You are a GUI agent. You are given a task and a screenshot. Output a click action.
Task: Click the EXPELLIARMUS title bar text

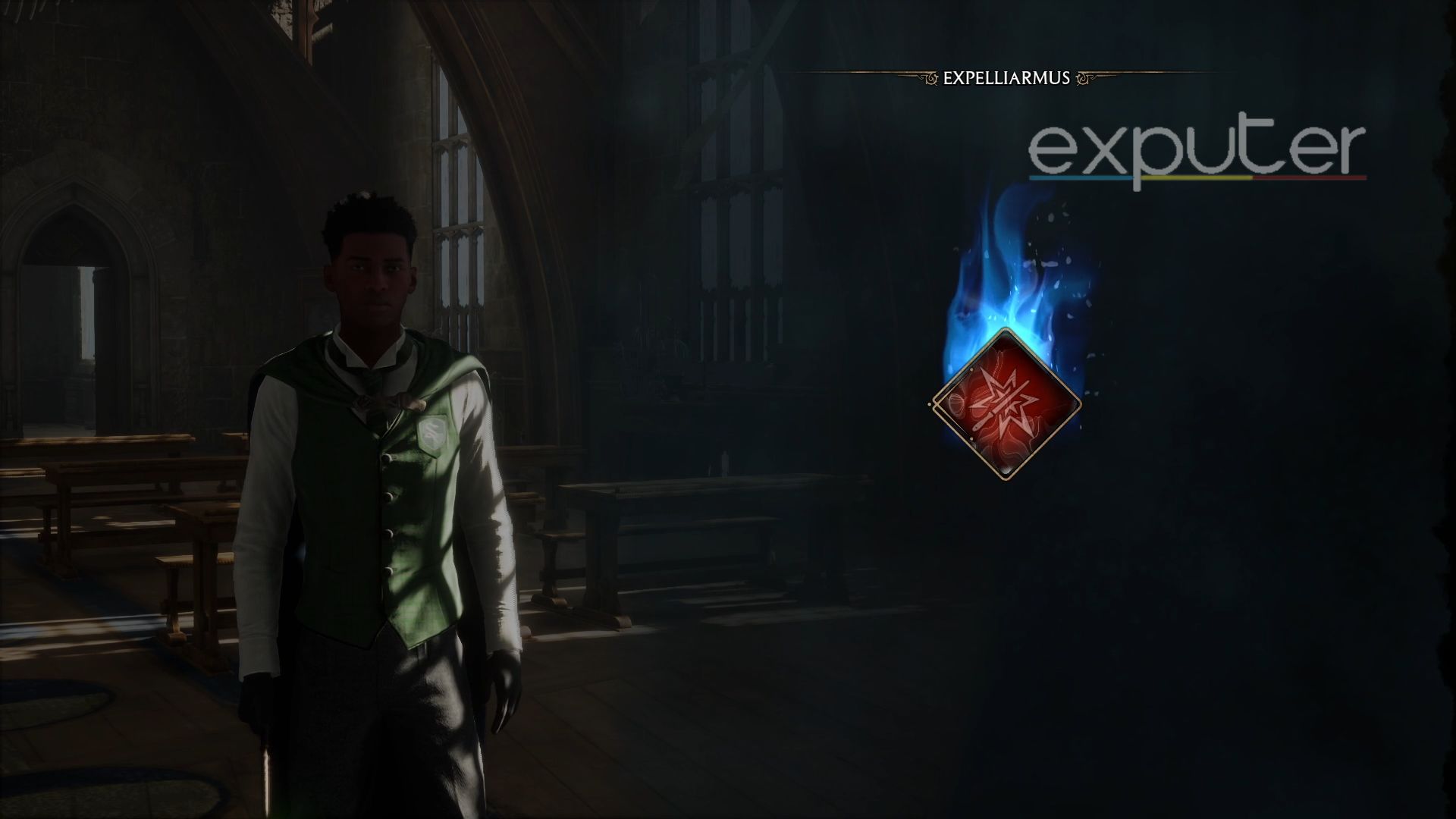coord(1006,77)
